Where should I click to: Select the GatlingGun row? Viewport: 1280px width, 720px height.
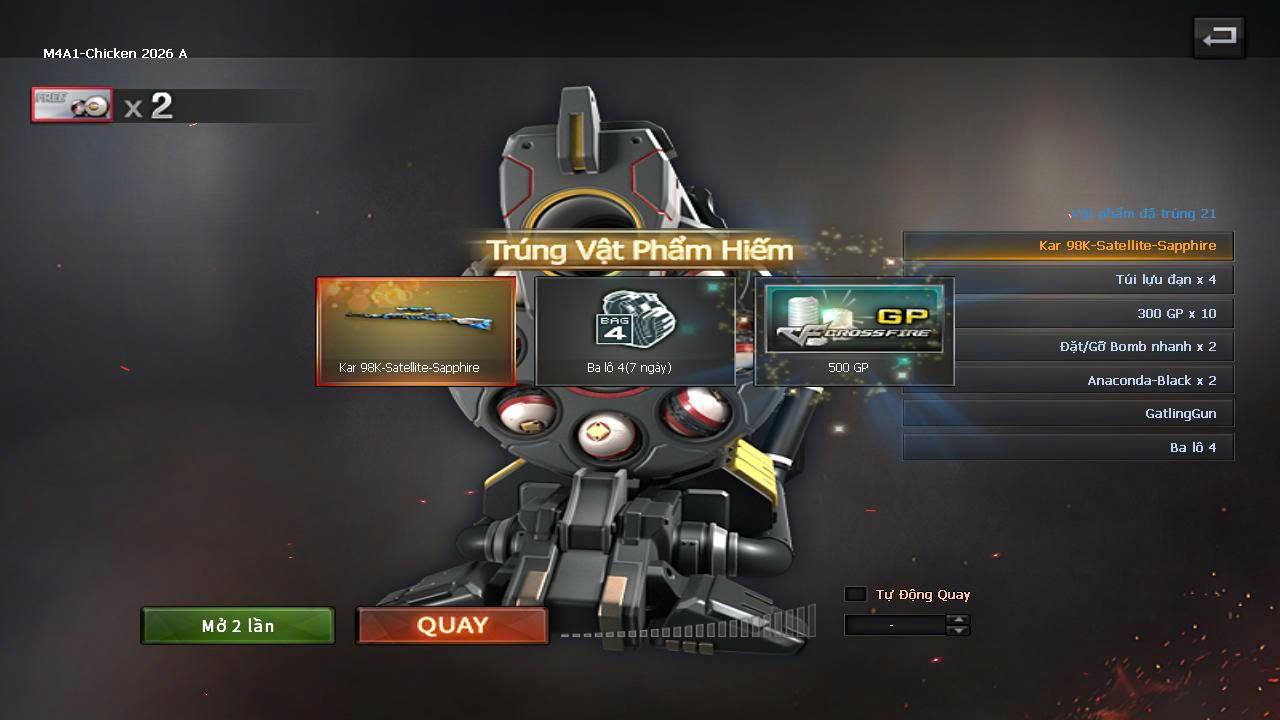pyautogui.click(x=1068, y=414)
